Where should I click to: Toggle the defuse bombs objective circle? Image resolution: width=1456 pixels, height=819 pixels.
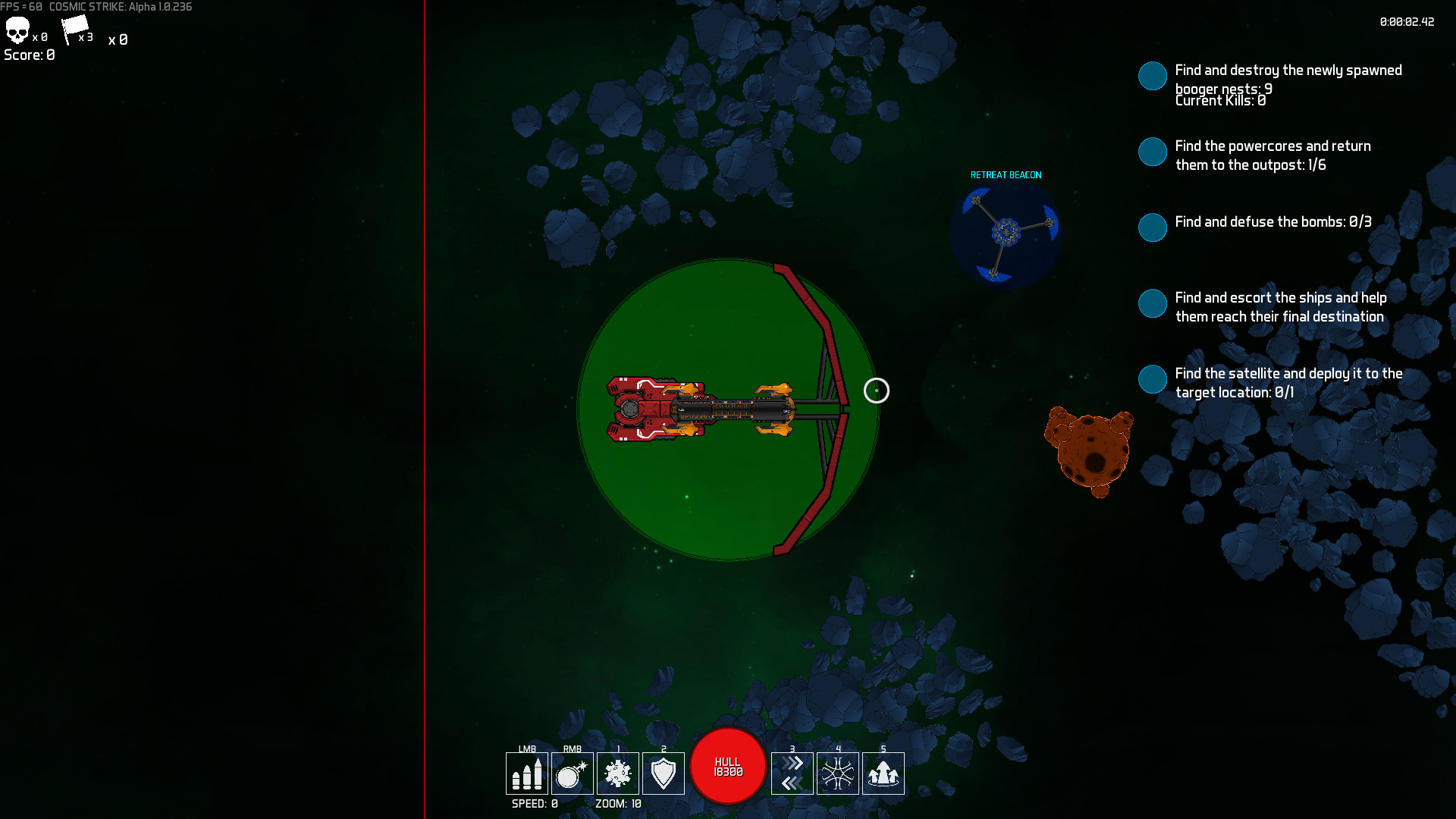click(x=1153, y=227)
